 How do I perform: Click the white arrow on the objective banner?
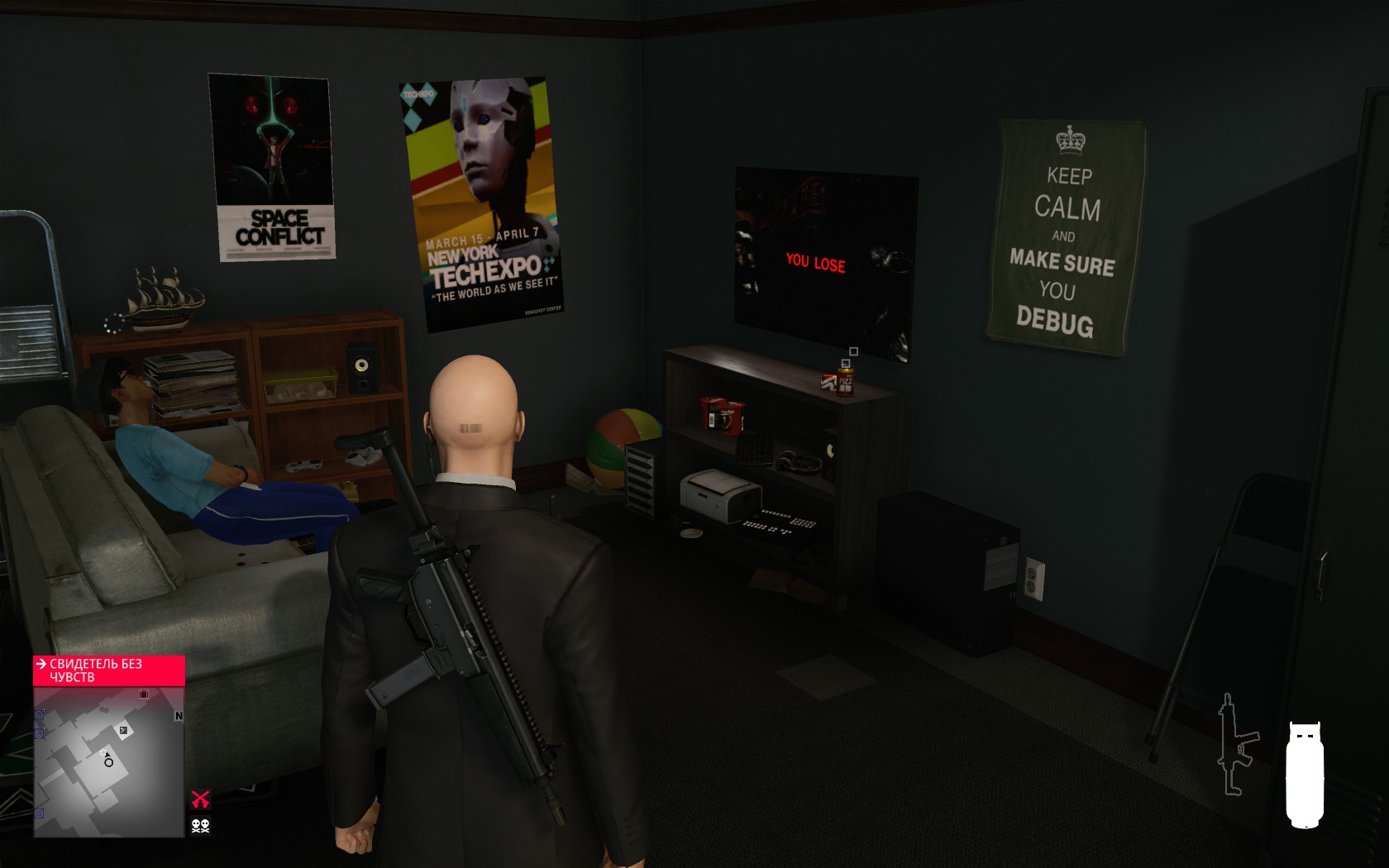(x=41, y=664)
